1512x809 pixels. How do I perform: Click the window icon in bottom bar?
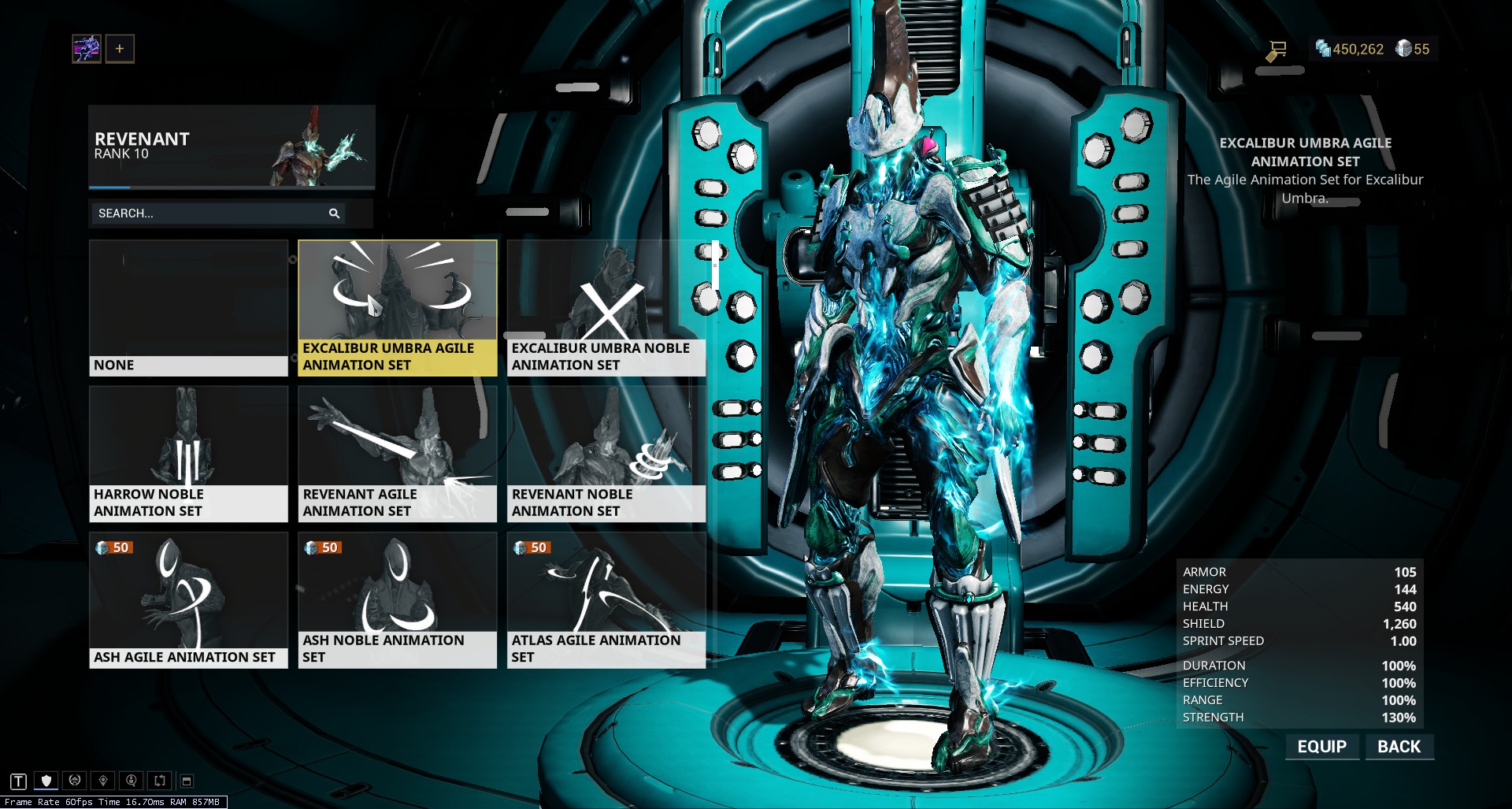tap(187, 781)
